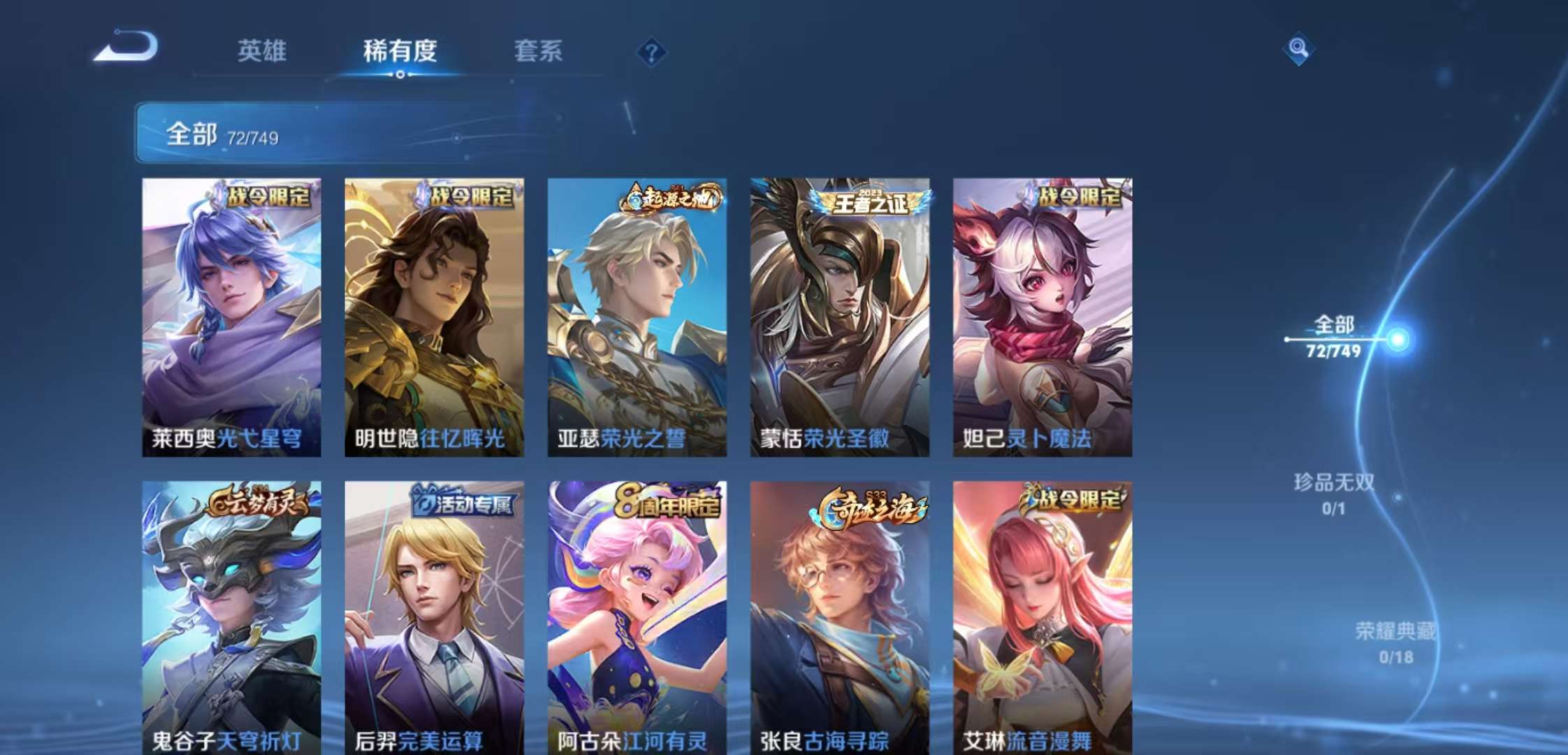Viewport: 1568px width, 755px height.
Task: Switch to the 套系 tab
Action: tap(539, 52)
